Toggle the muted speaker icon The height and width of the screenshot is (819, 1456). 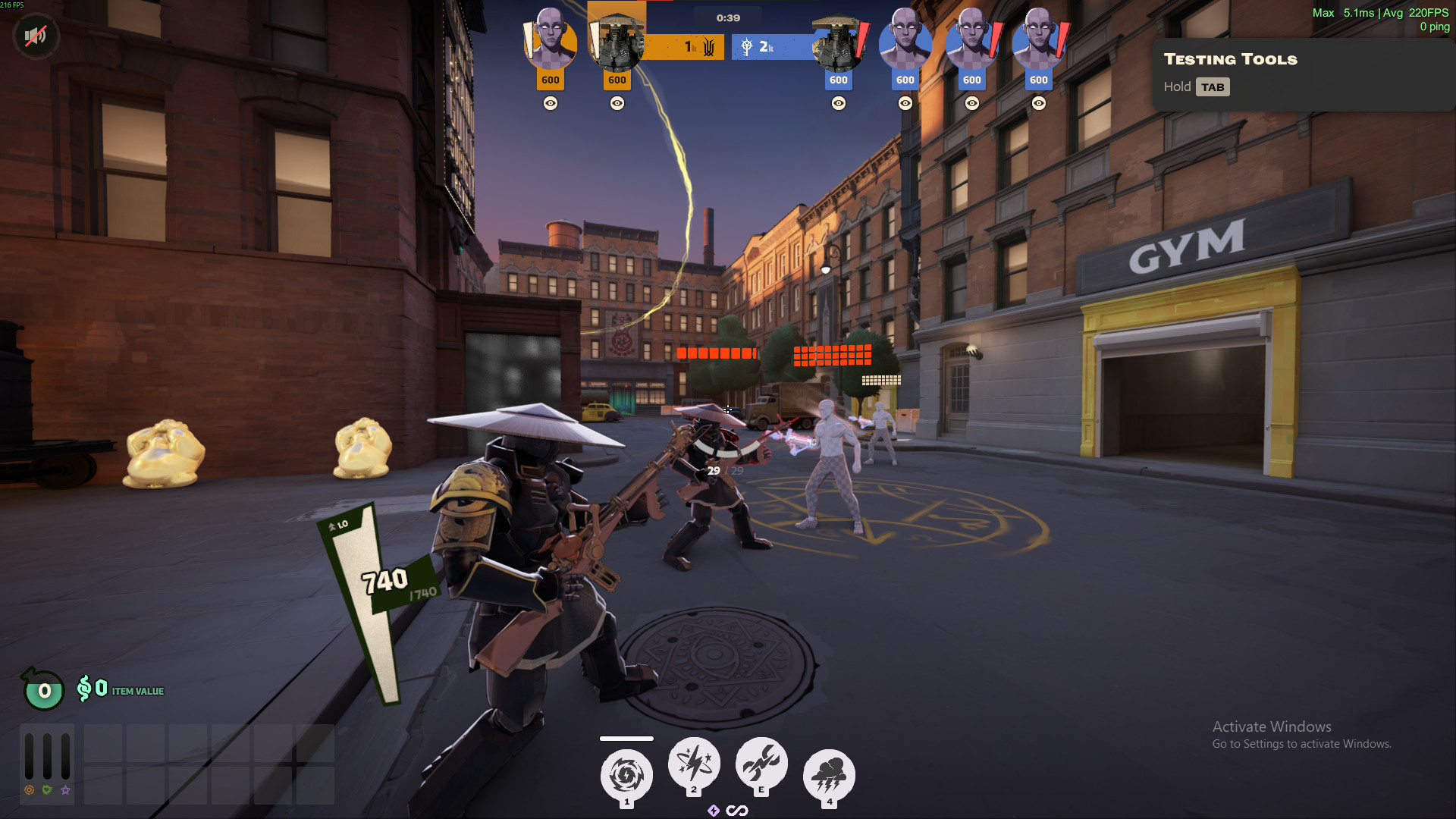[x=35, y=36]
